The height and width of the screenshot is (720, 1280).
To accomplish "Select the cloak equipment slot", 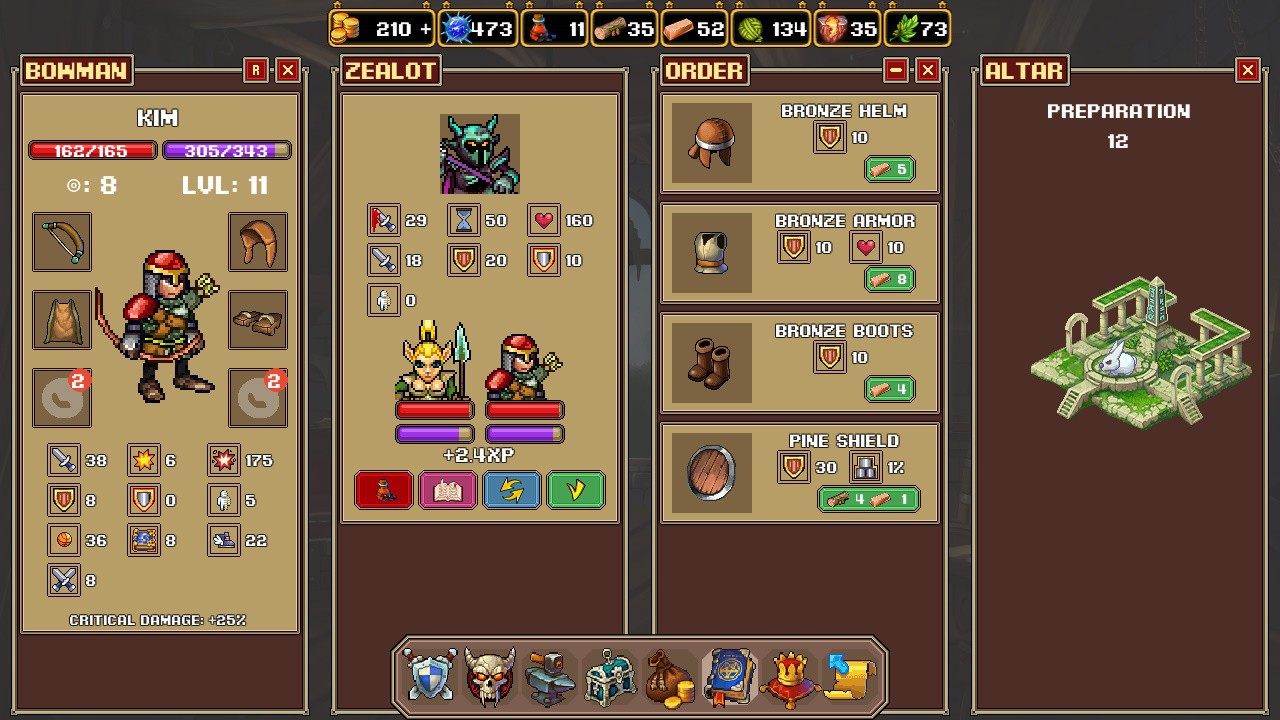I will [62, 319].
